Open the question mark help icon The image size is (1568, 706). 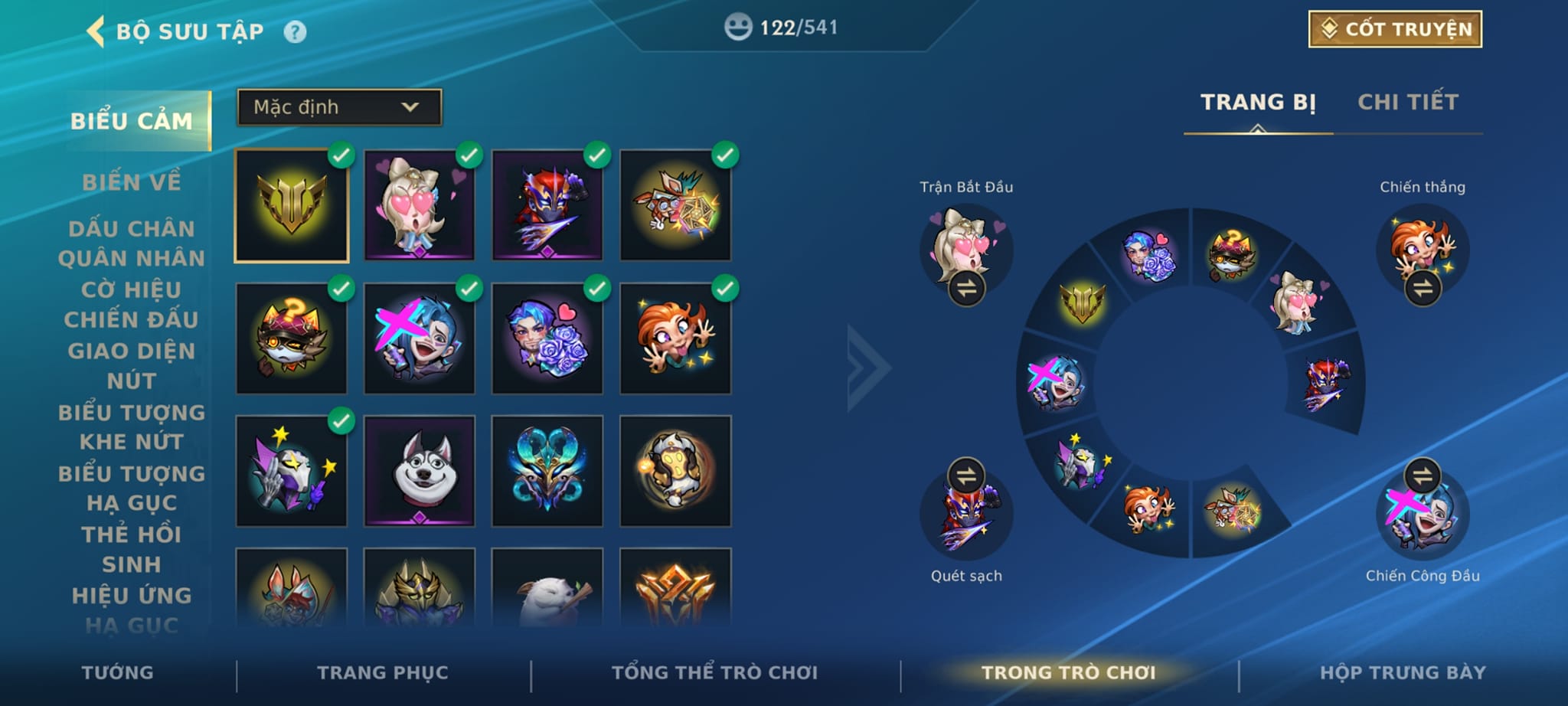(295, 31)
